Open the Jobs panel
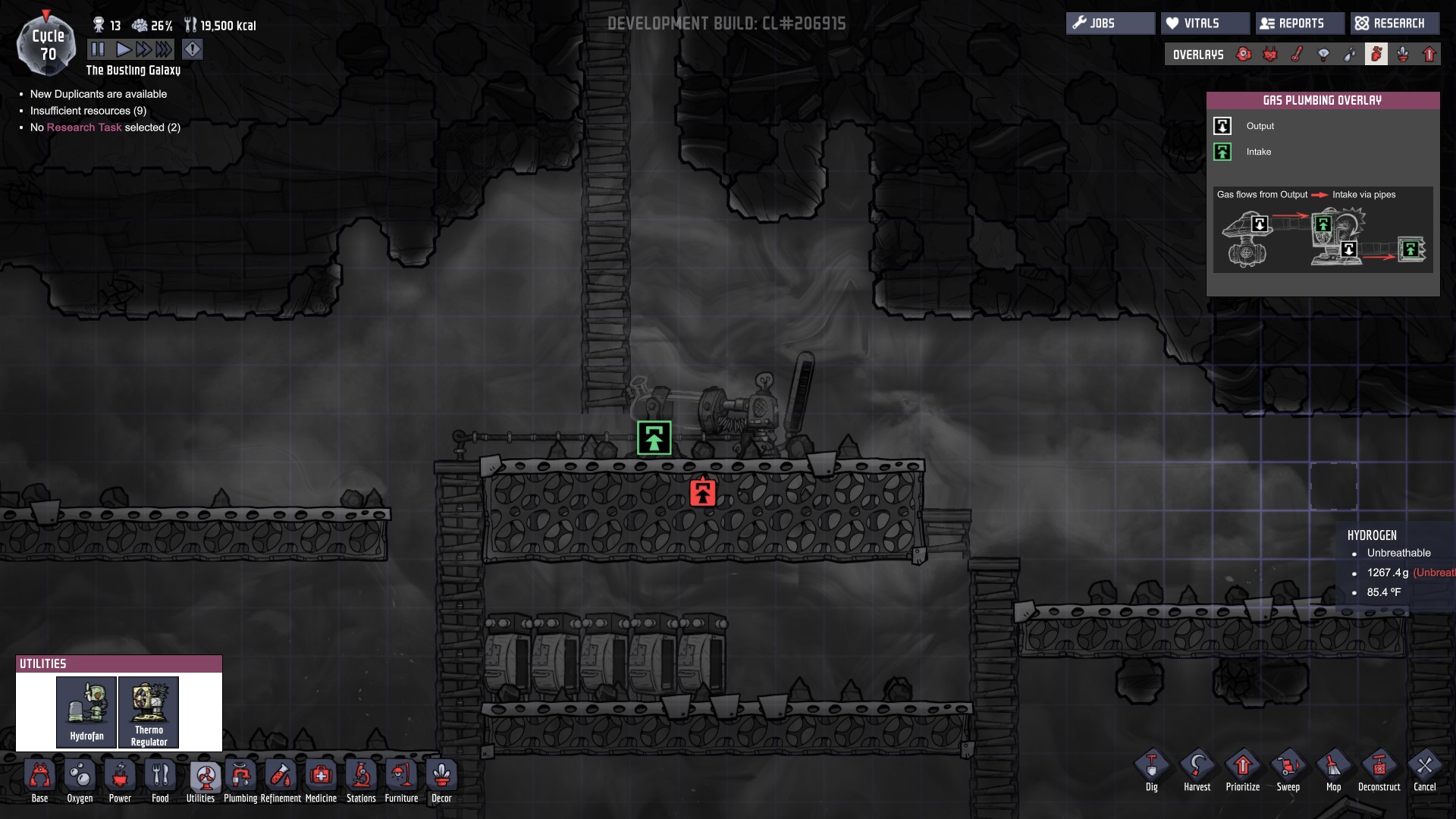Image resolution: width=1456 pixels, height=819 pixels. 1110,23
